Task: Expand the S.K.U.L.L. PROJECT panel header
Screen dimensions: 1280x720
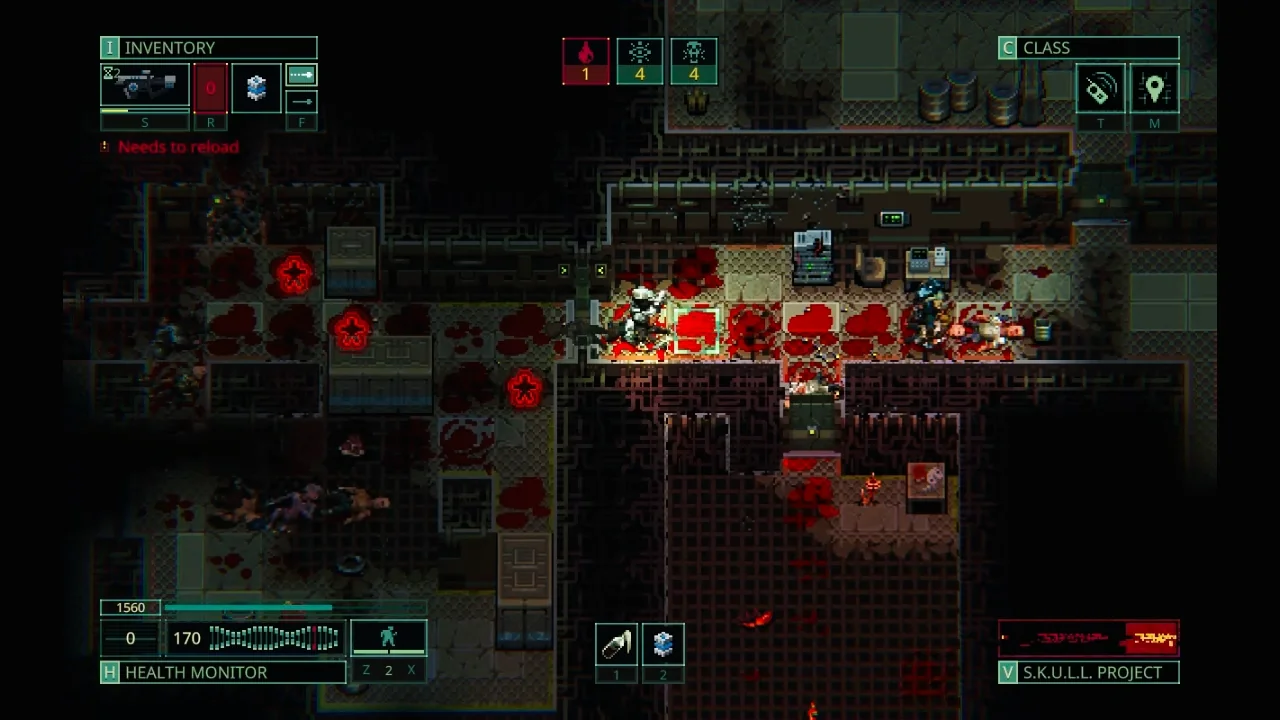Action: (1089, 672)
